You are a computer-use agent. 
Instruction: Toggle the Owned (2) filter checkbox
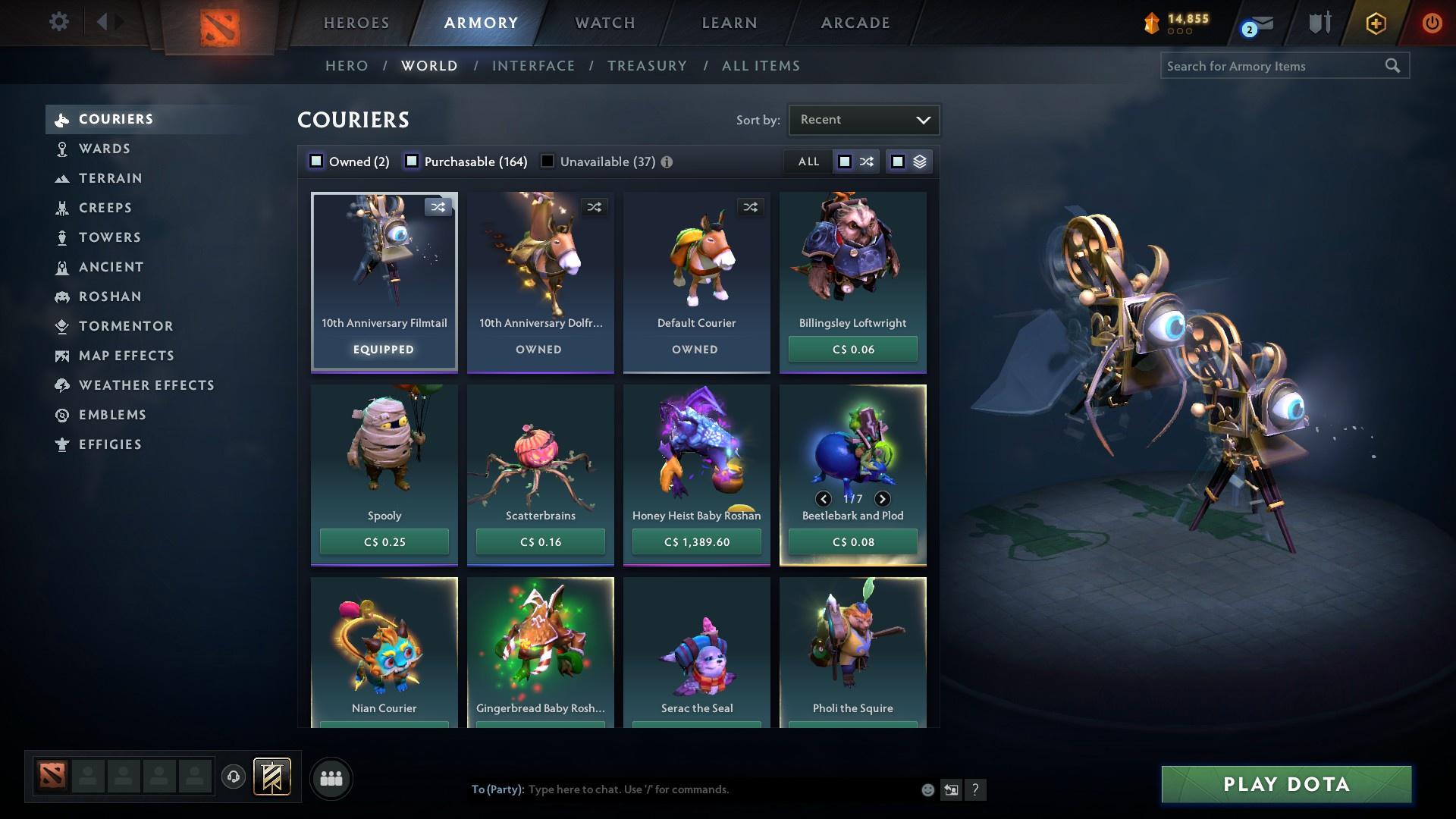[x=315, y=161]
